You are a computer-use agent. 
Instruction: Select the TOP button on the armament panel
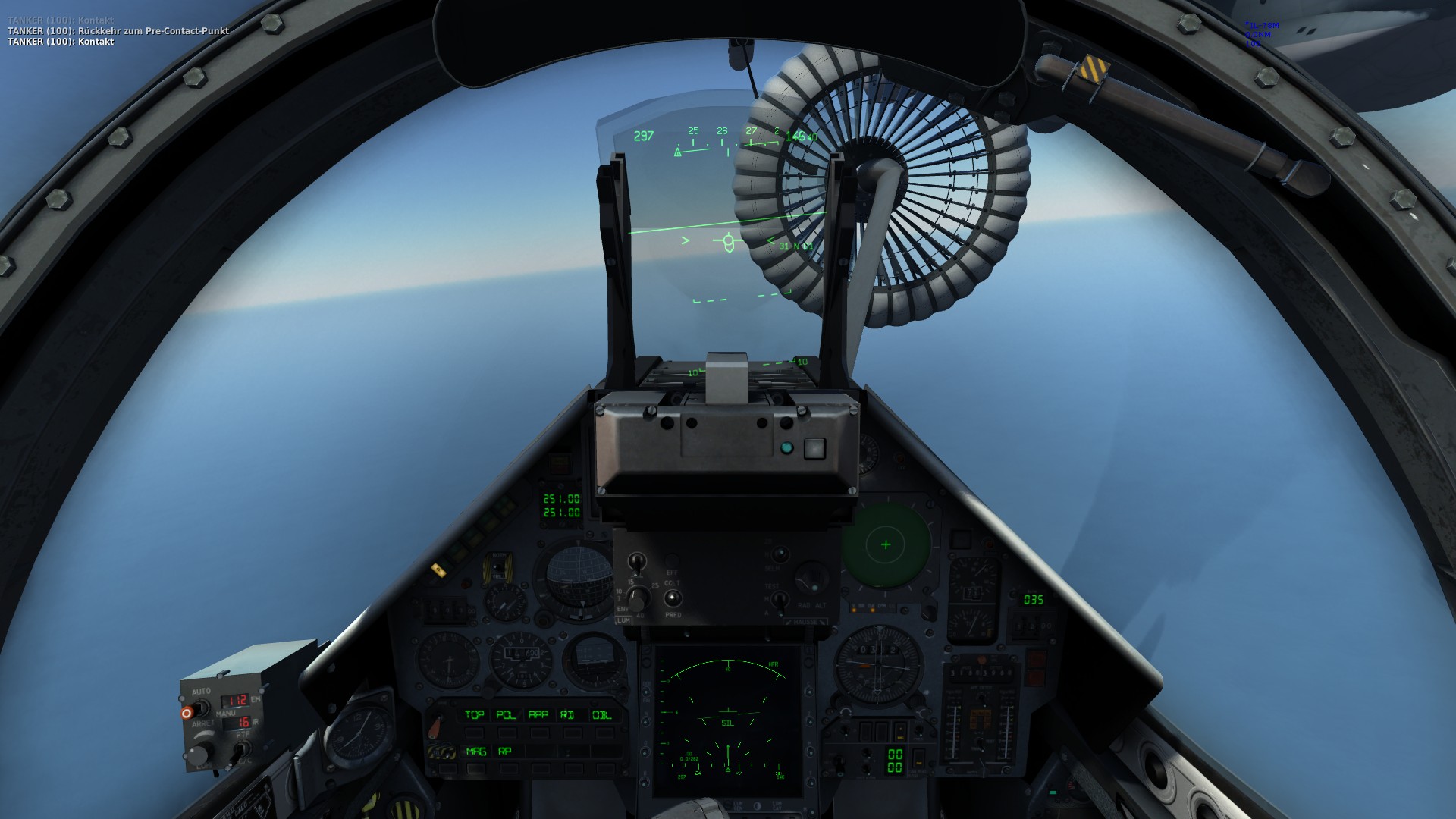(x=474, y=715)
